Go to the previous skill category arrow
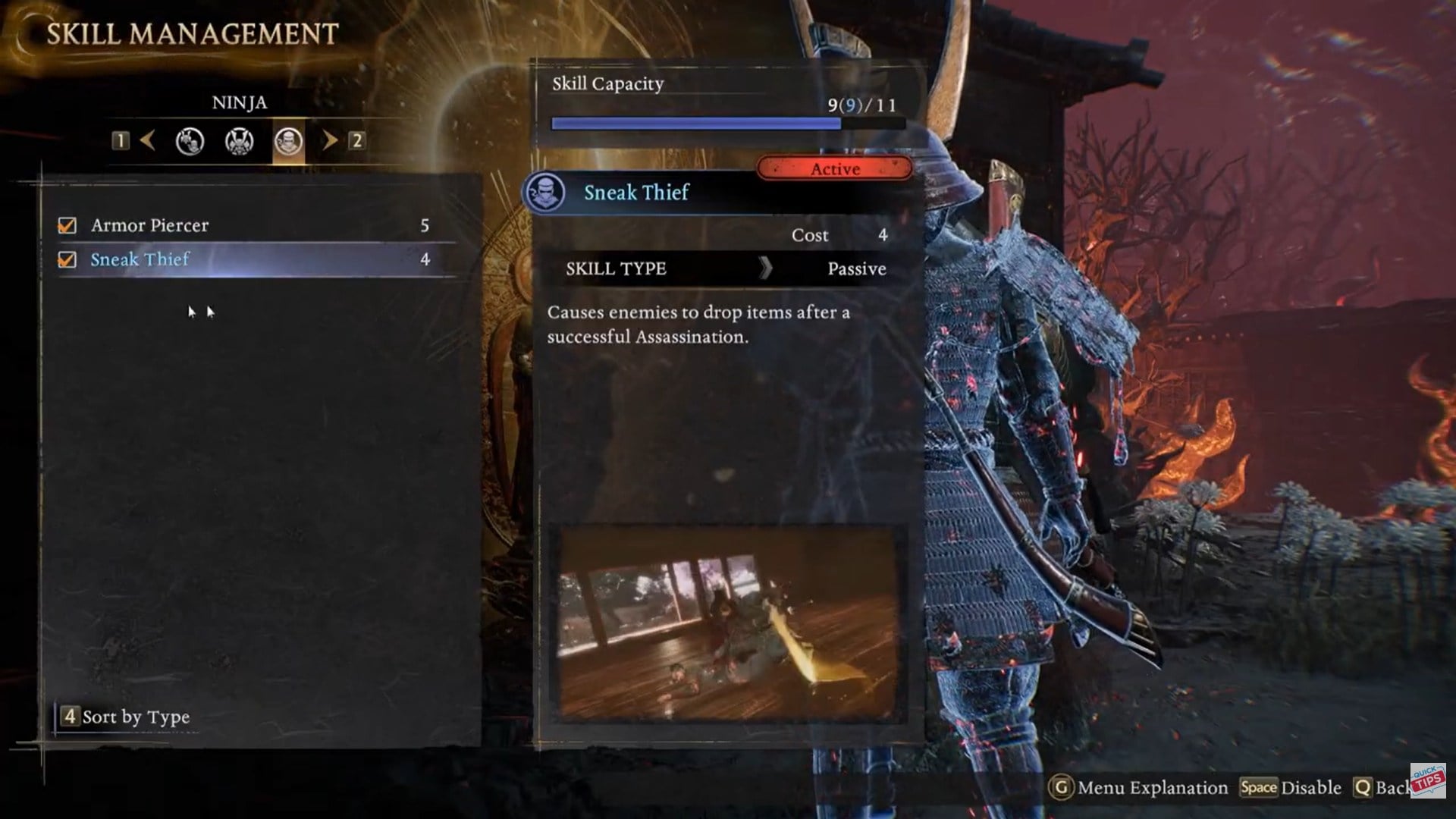The width and height of the screenshot is (1456, 819). point(148,140)
